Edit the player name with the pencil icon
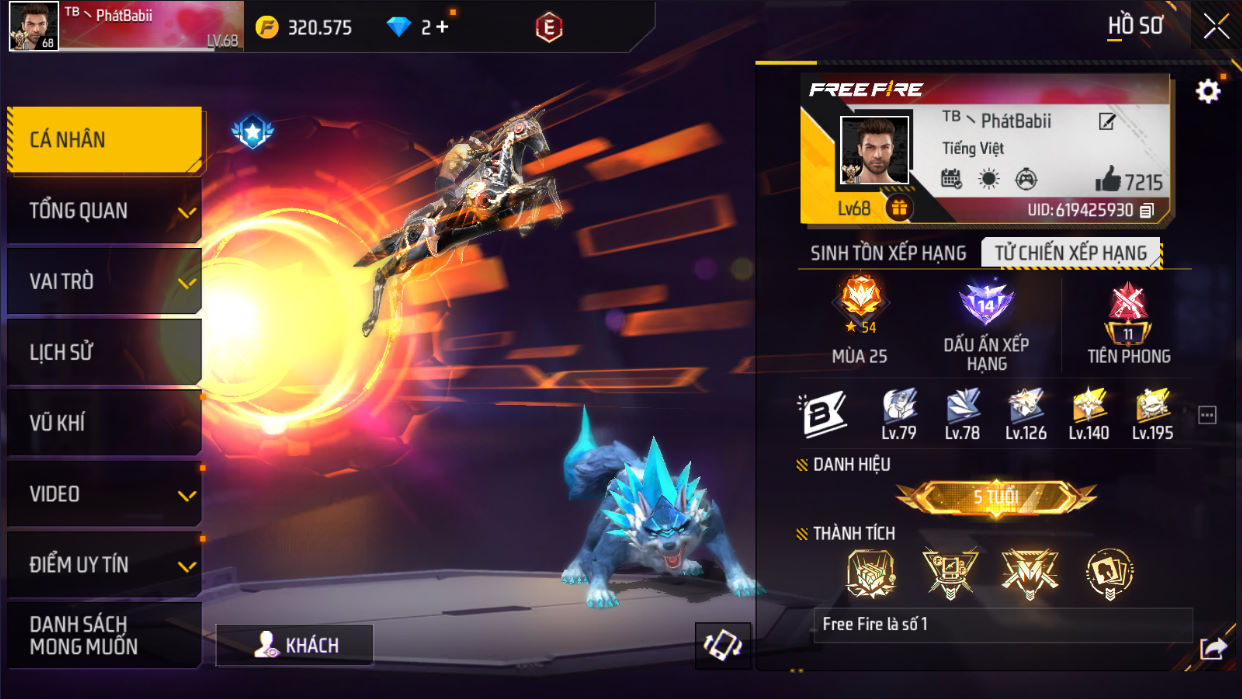The height and width of the screenshot is (699, 1242). click(x=1107, y=122)
